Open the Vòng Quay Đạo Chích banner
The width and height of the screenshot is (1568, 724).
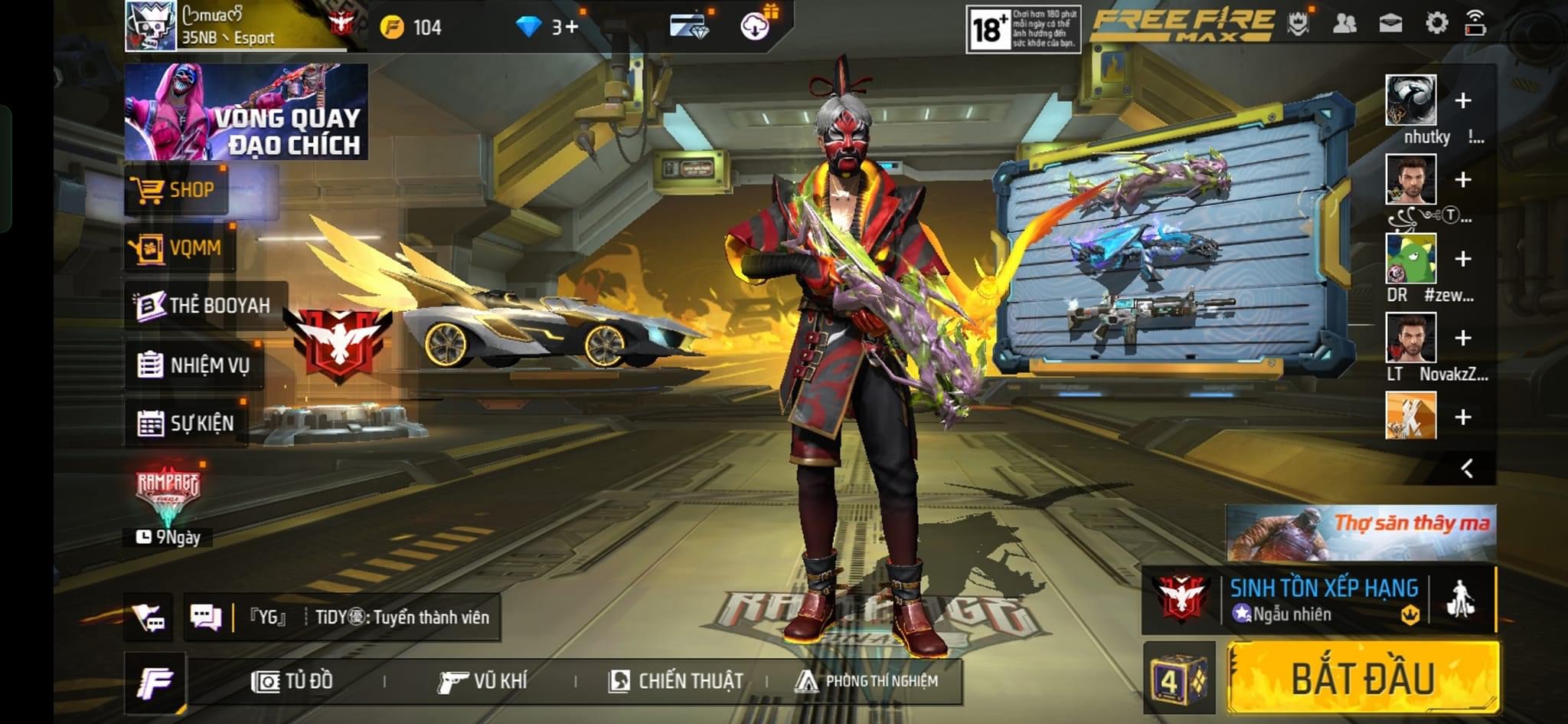pyautogui.click(x=246, y=112)
